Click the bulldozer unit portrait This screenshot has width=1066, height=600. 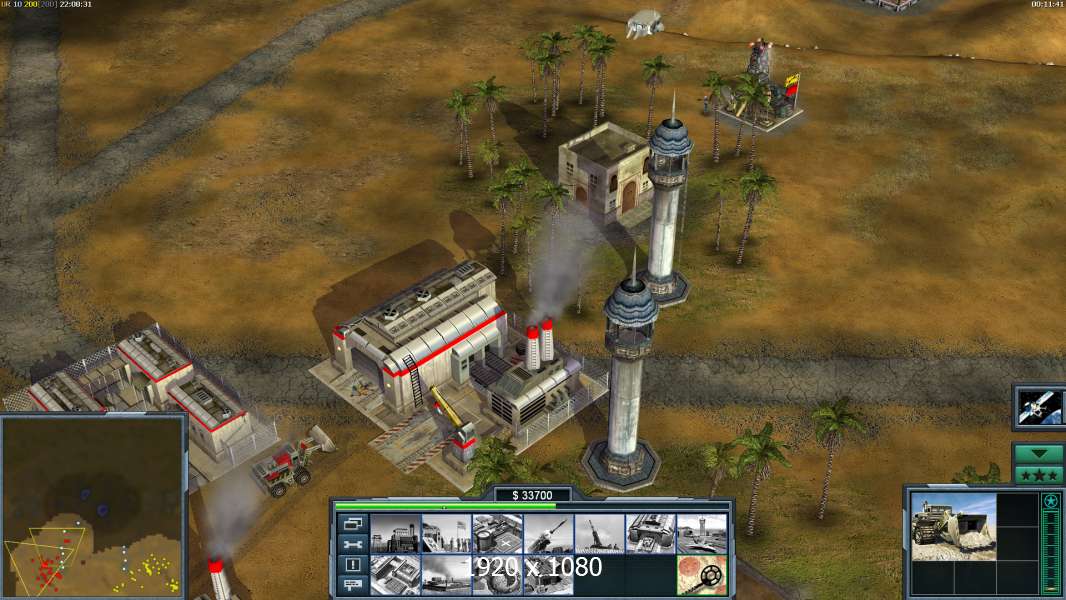pyautogui.click(x=953, y=526)
